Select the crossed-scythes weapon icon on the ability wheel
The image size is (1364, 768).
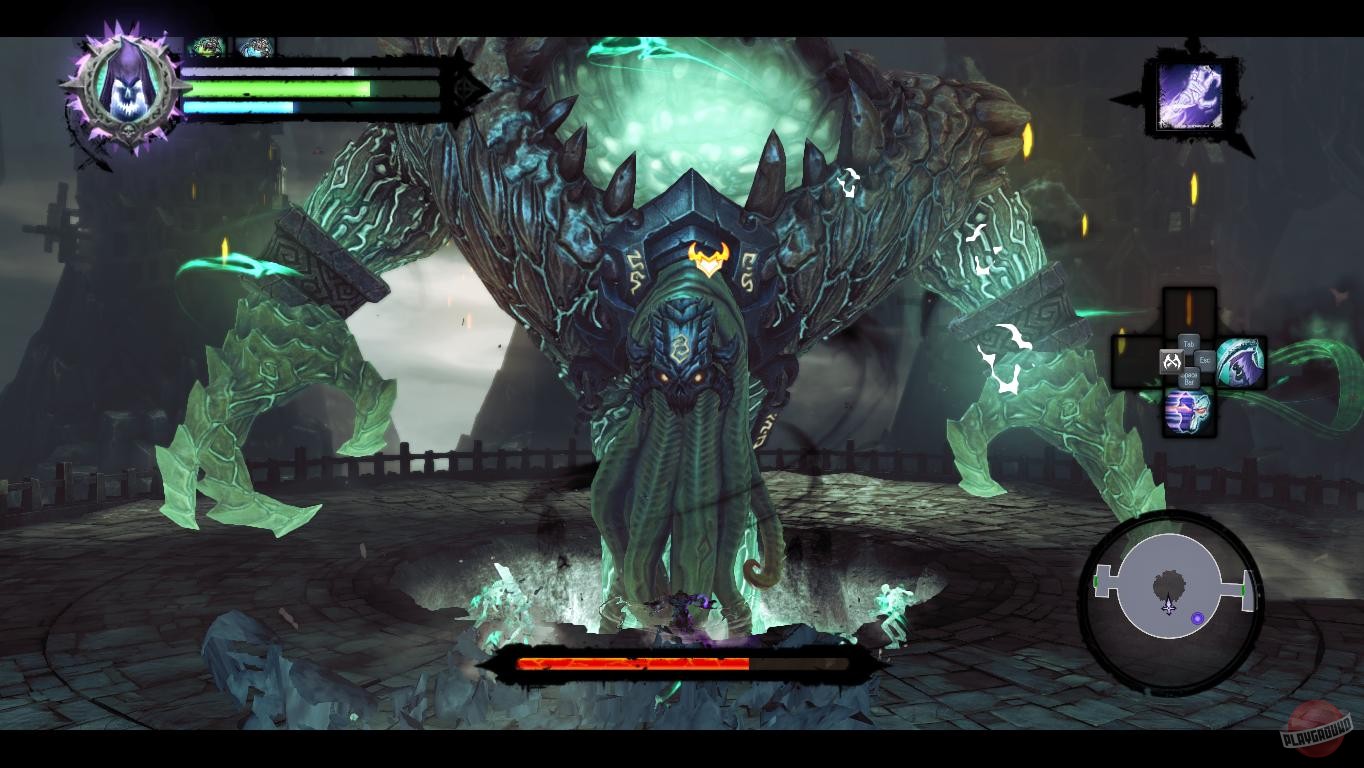(1172, 360)
